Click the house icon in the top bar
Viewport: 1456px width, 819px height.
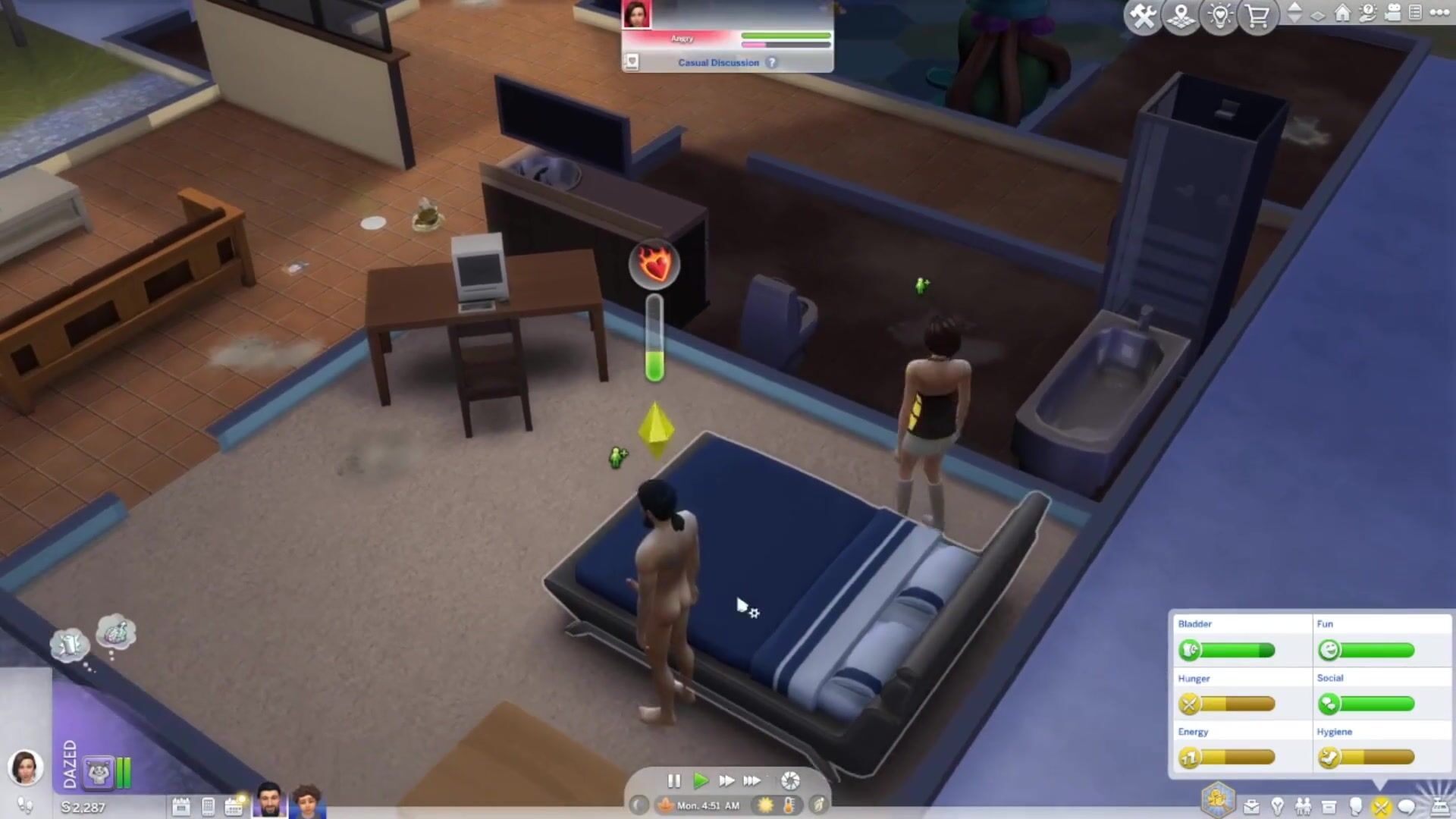1342,13
